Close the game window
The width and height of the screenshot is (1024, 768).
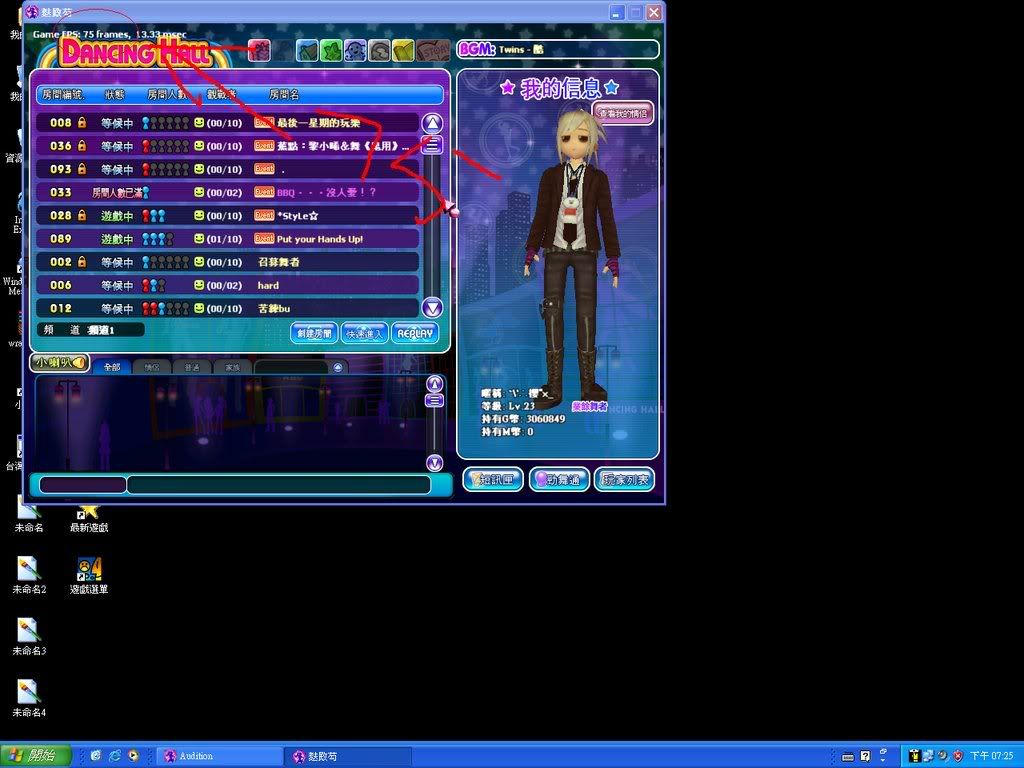pyautogui.click(x=654, y=13)
